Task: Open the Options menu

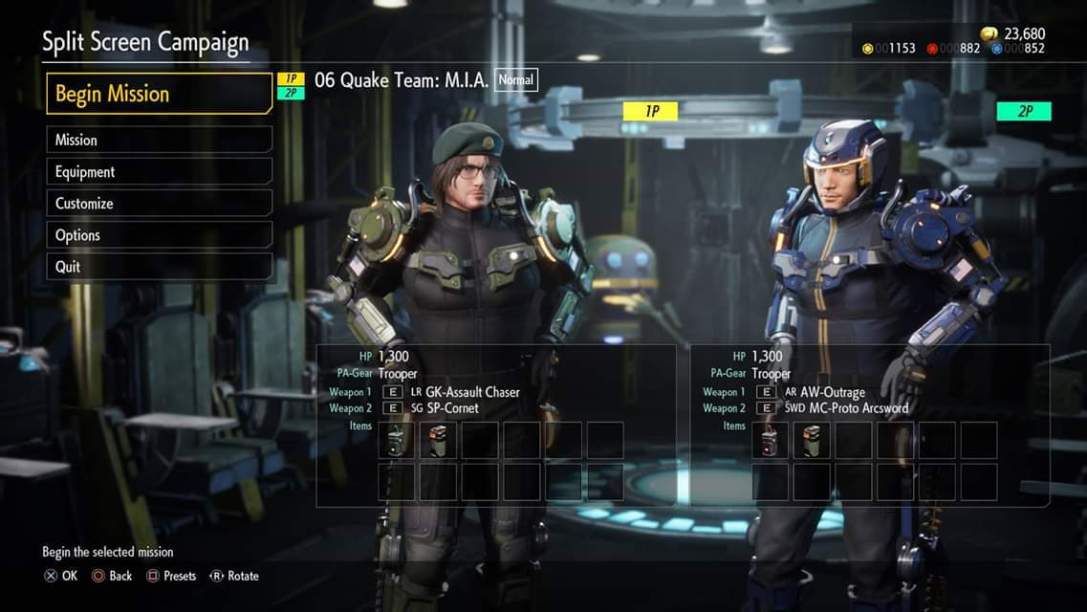Action: tap(159, 235)
